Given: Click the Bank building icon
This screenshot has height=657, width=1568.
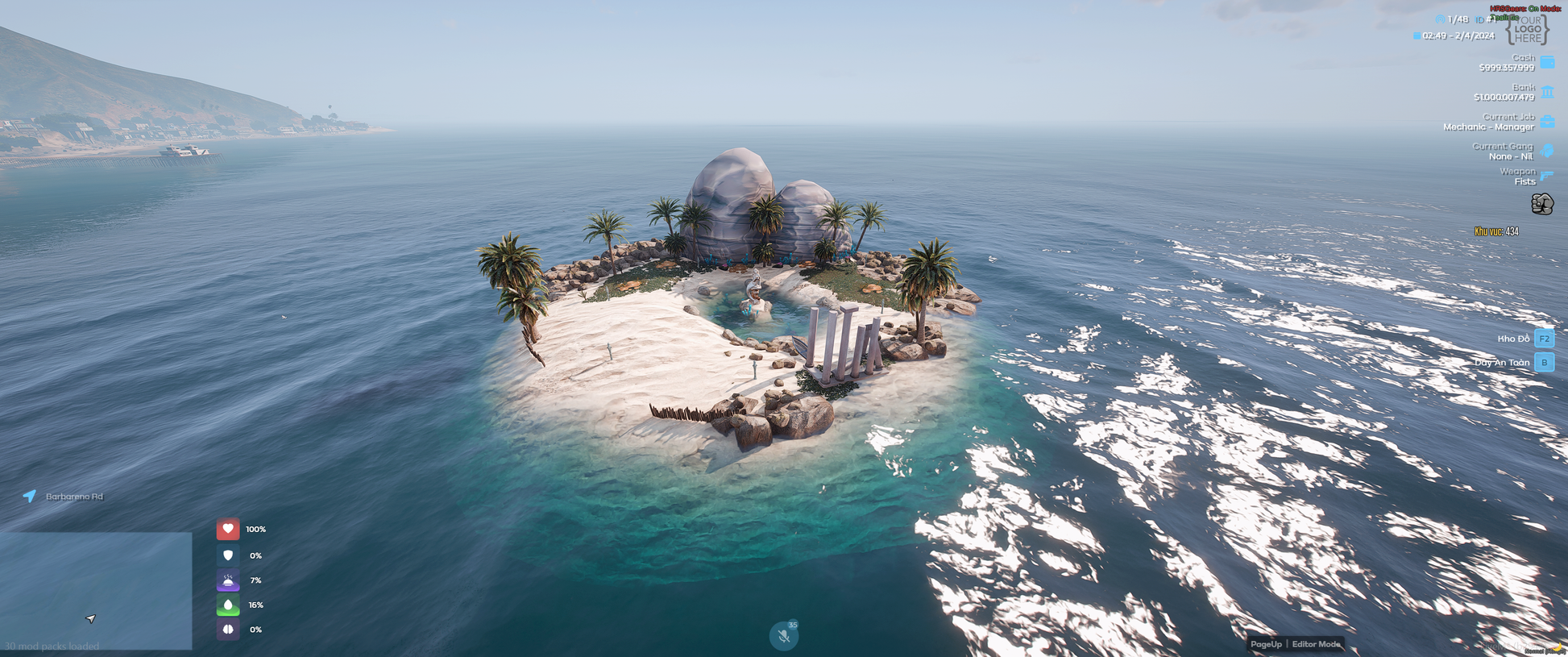Looking at the screenshot, I should tap(1547, 92).
